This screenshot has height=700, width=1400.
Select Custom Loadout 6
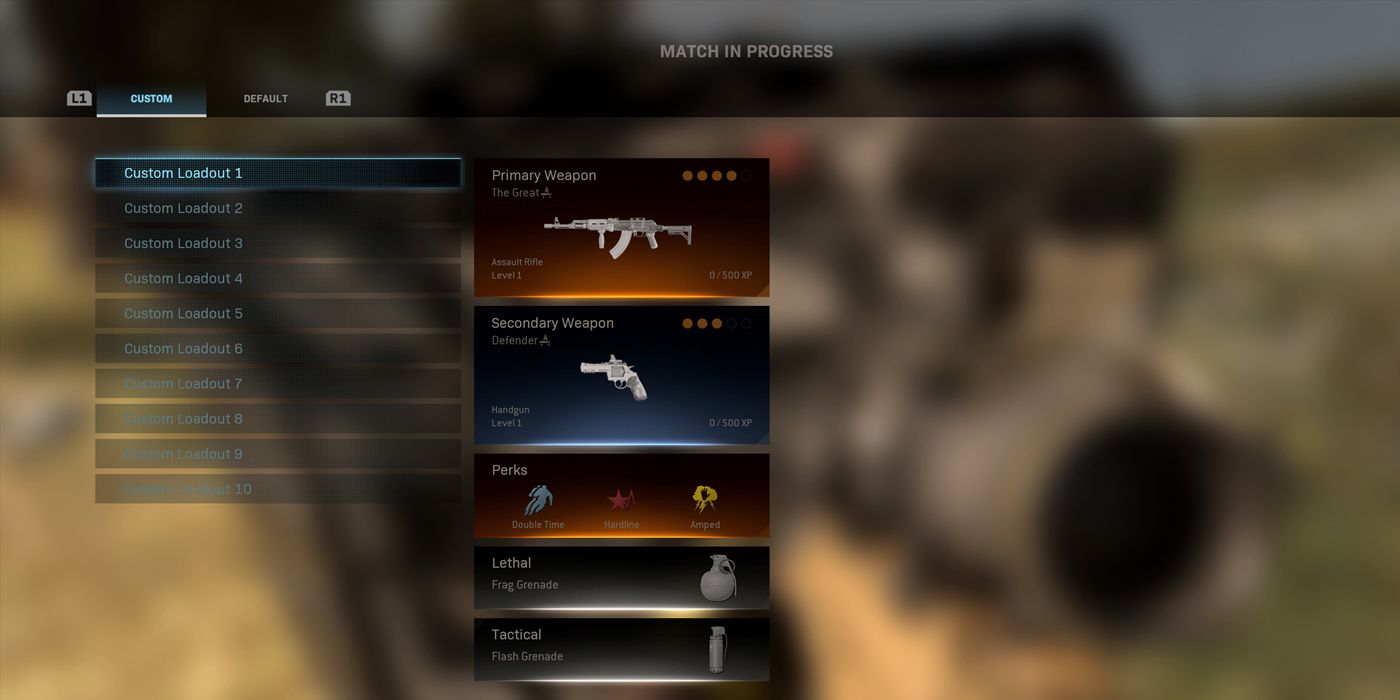point(278,348)
